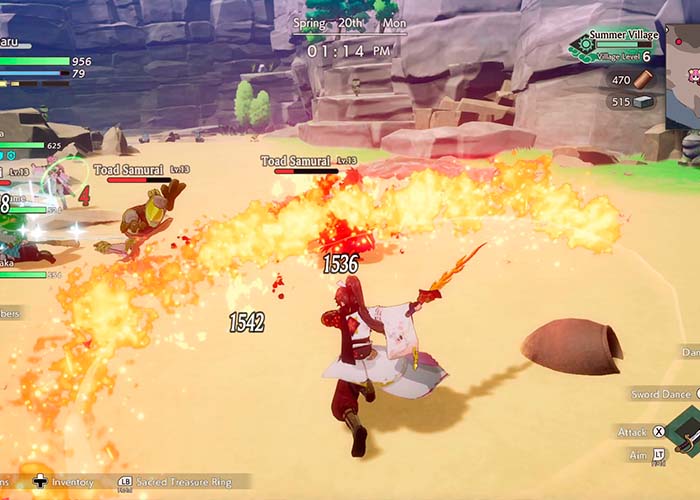Click the stone block resource icon

pos(645,101)
